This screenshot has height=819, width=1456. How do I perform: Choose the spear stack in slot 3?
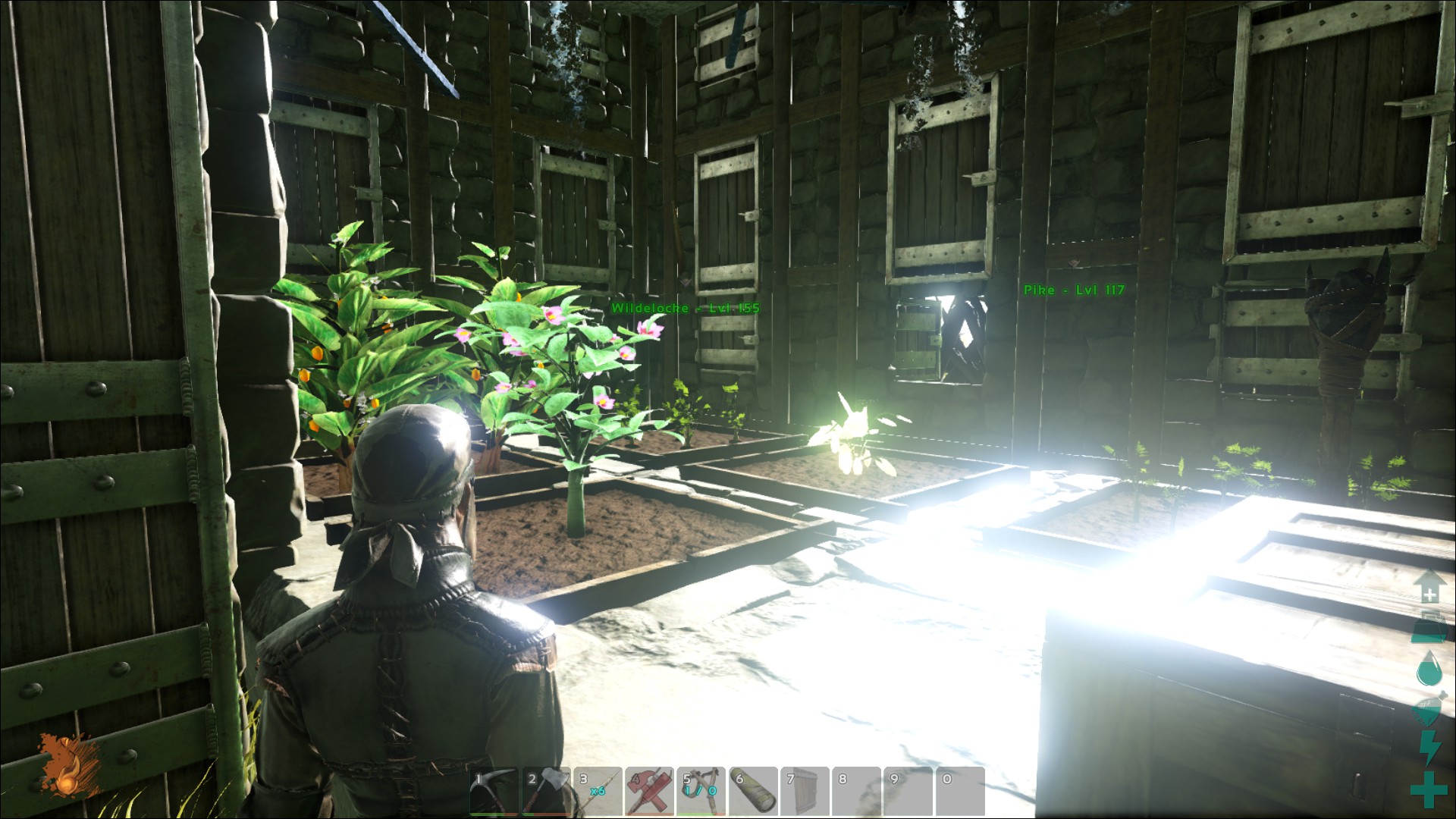597,792
